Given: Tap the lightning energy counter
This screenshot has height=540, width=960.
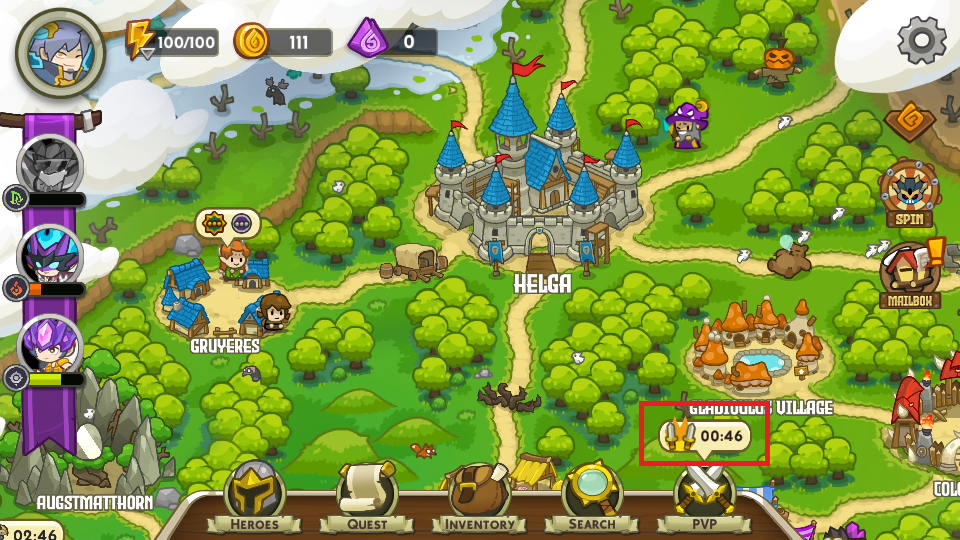Looking at the screenshot, I should tap(172, 42).
